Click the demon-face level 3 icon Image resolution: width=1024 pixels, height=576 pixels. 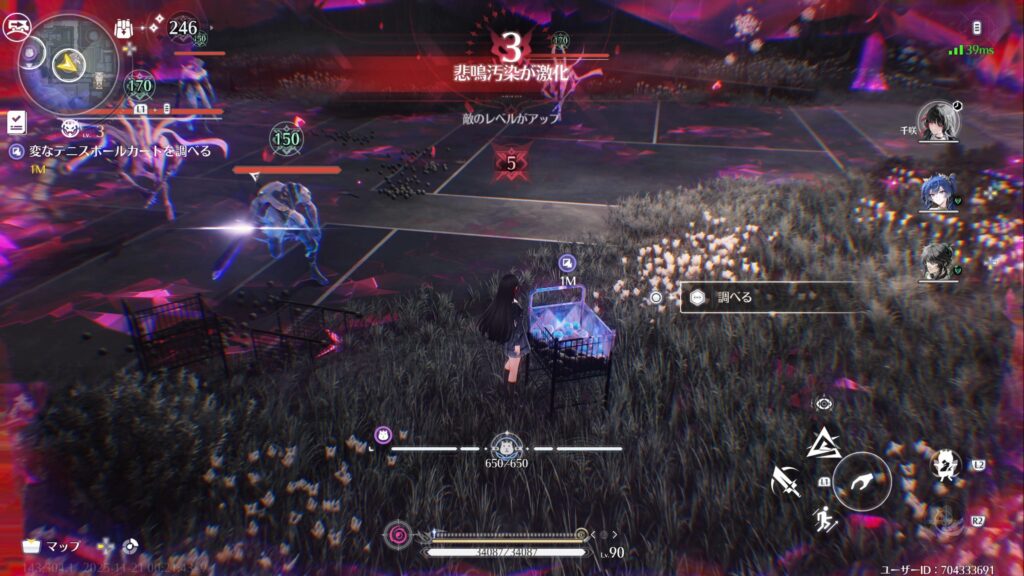point(70,128)
